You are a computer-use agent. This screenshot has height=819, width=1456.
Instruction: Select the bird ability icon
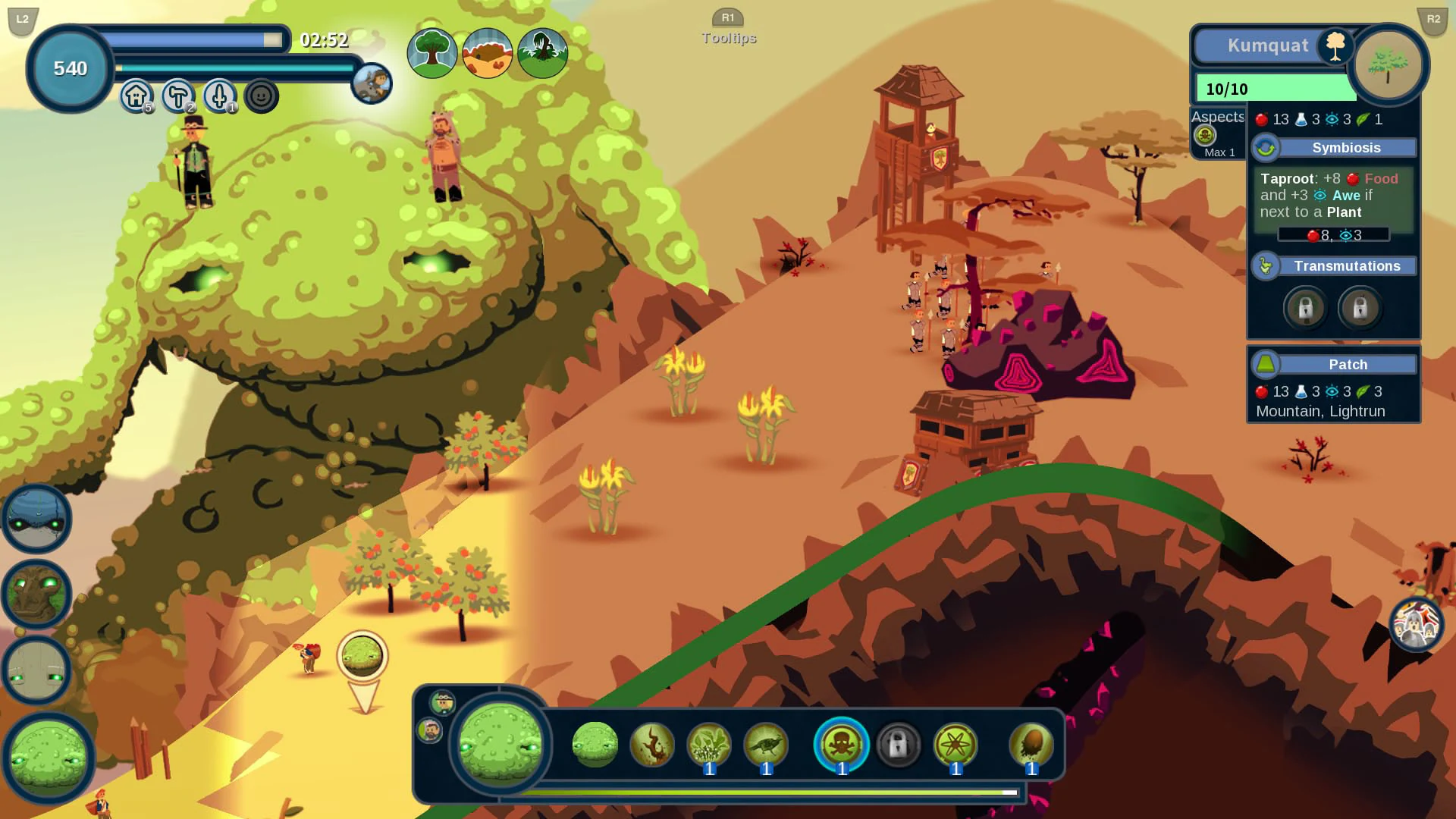(765, 745)
